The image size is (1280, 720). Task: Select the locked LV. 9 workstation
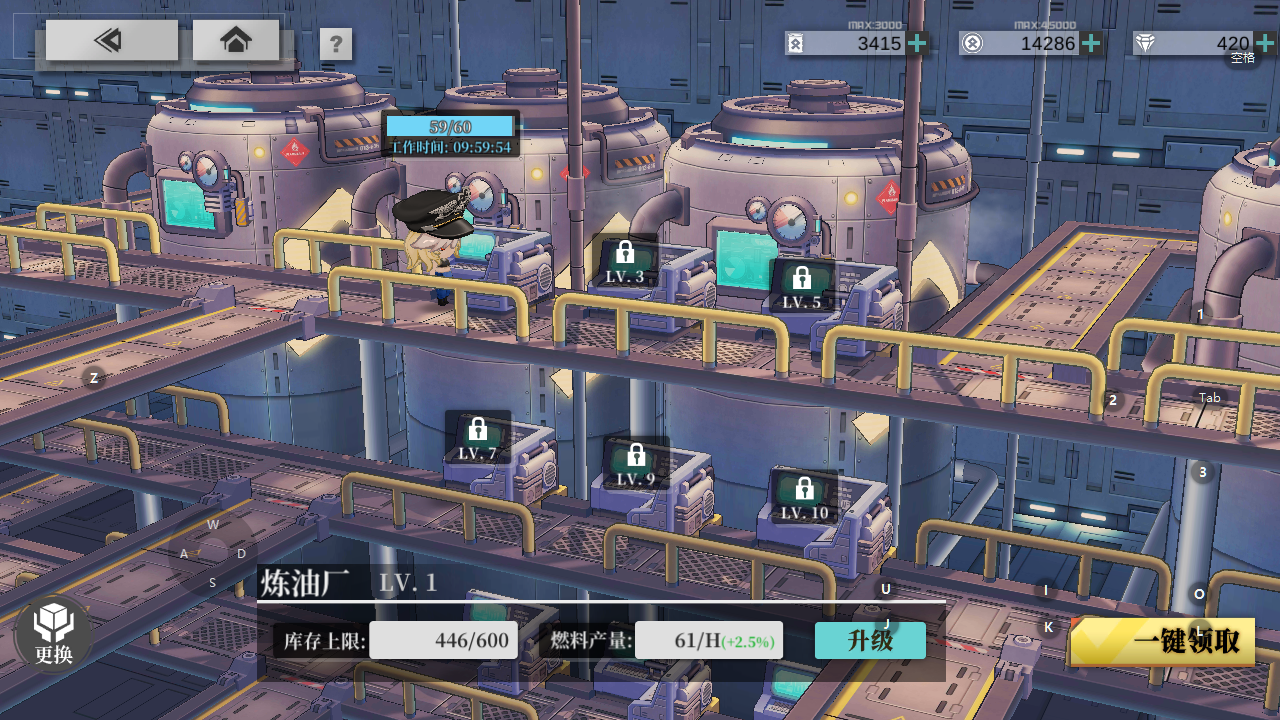click(635, 465)
